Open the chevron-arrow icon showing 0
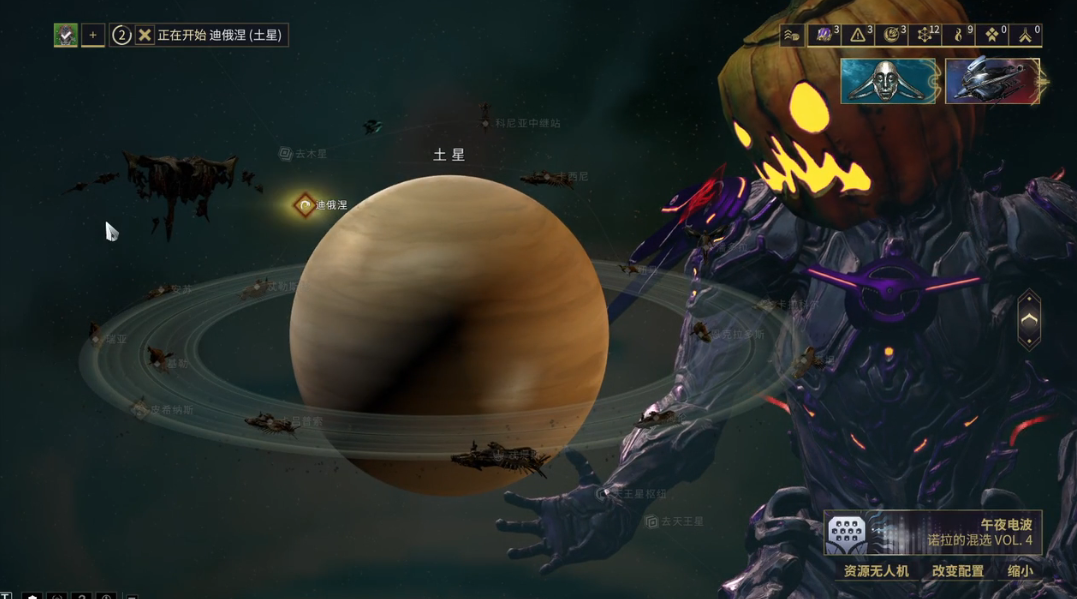1077x599 pixels. click(1026, 35)
